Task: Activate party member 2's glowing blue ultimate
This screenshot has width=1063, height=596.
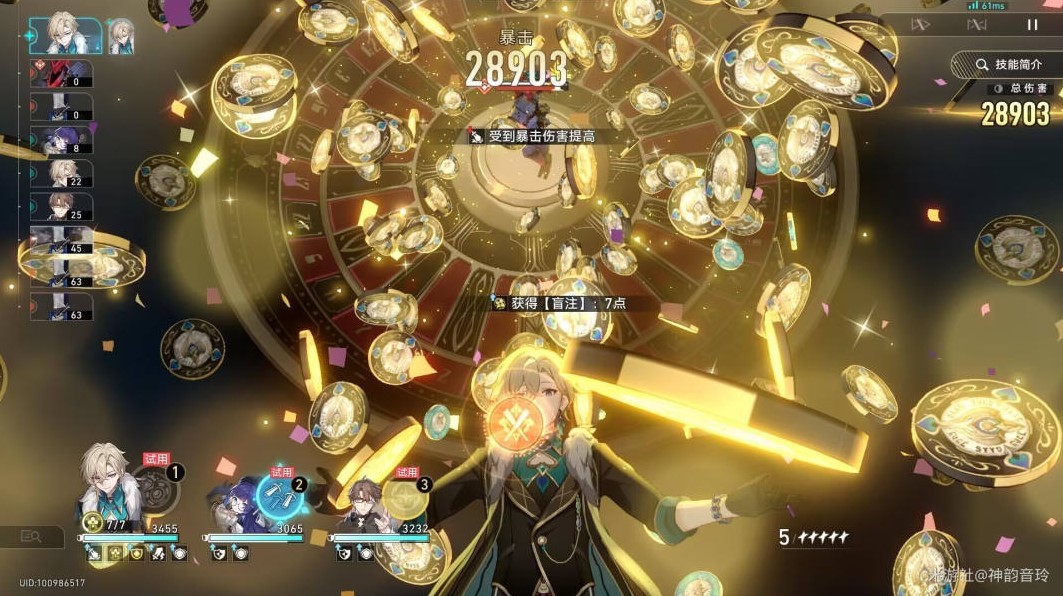Action: click(281, 492)
